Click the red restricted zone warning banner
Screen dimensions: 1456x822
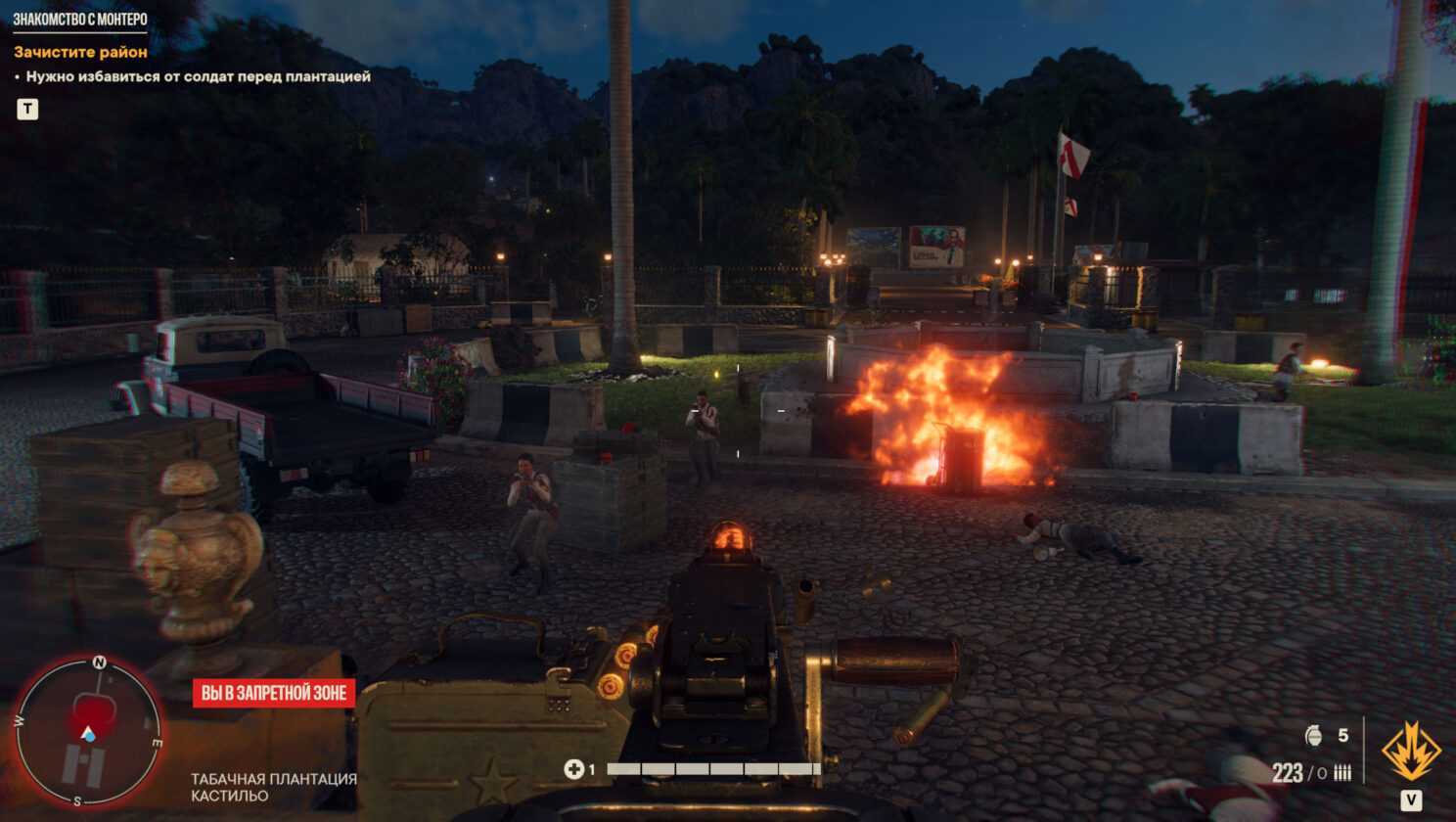[274, 693]
